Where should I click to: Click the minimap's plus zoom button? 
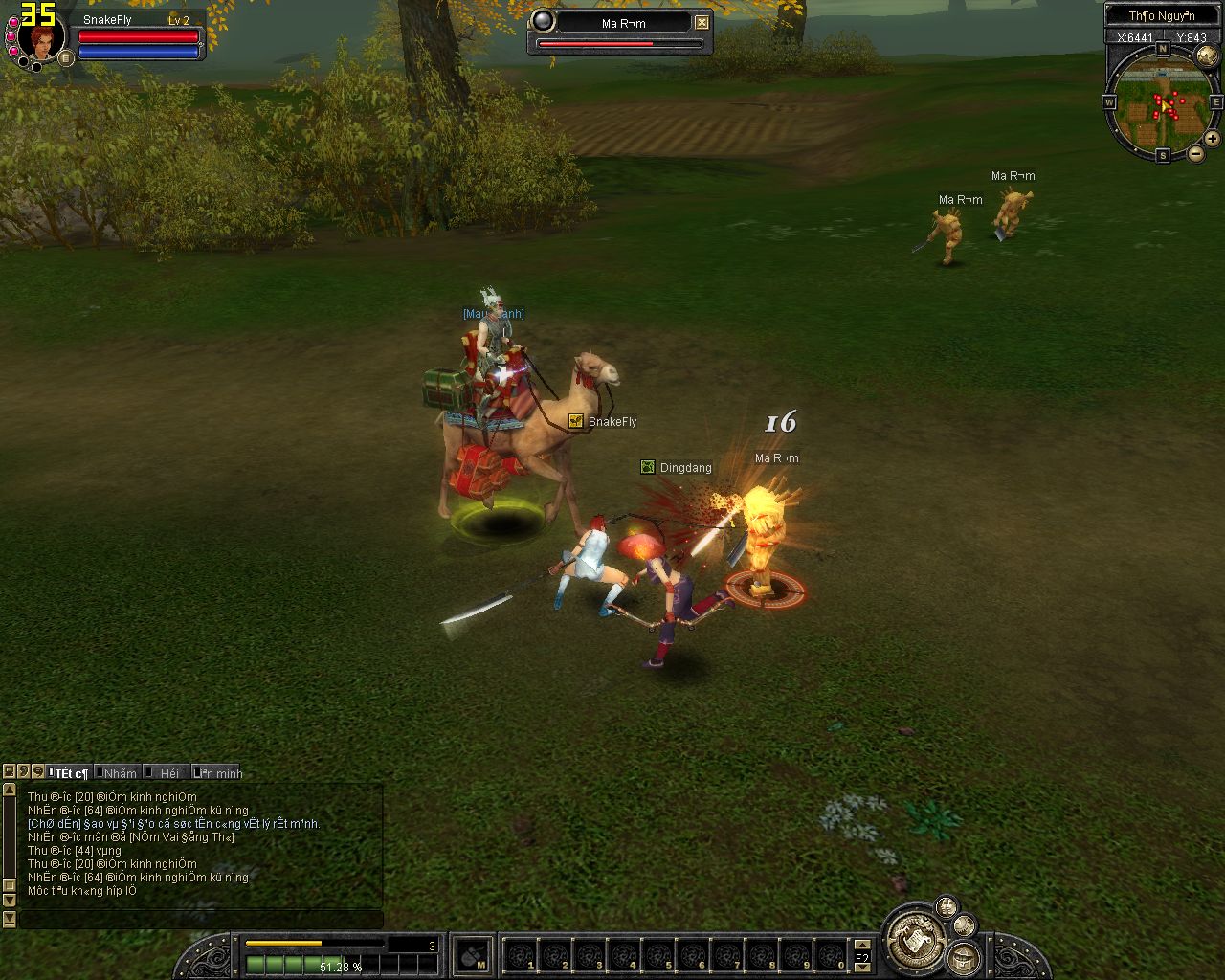[1212, 138]
